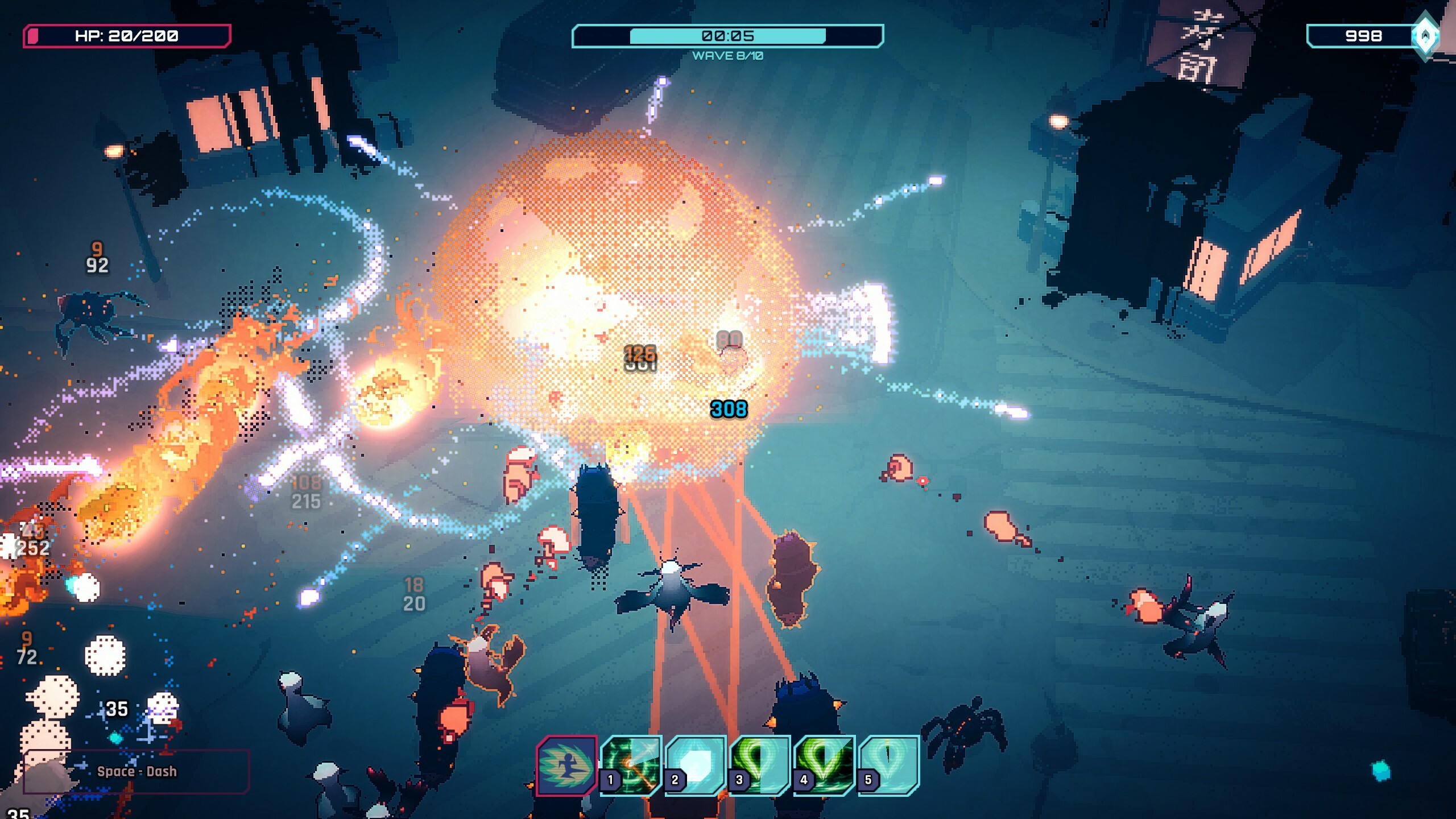Select the green vortex ability in slot 4

(x=825, y=765)
